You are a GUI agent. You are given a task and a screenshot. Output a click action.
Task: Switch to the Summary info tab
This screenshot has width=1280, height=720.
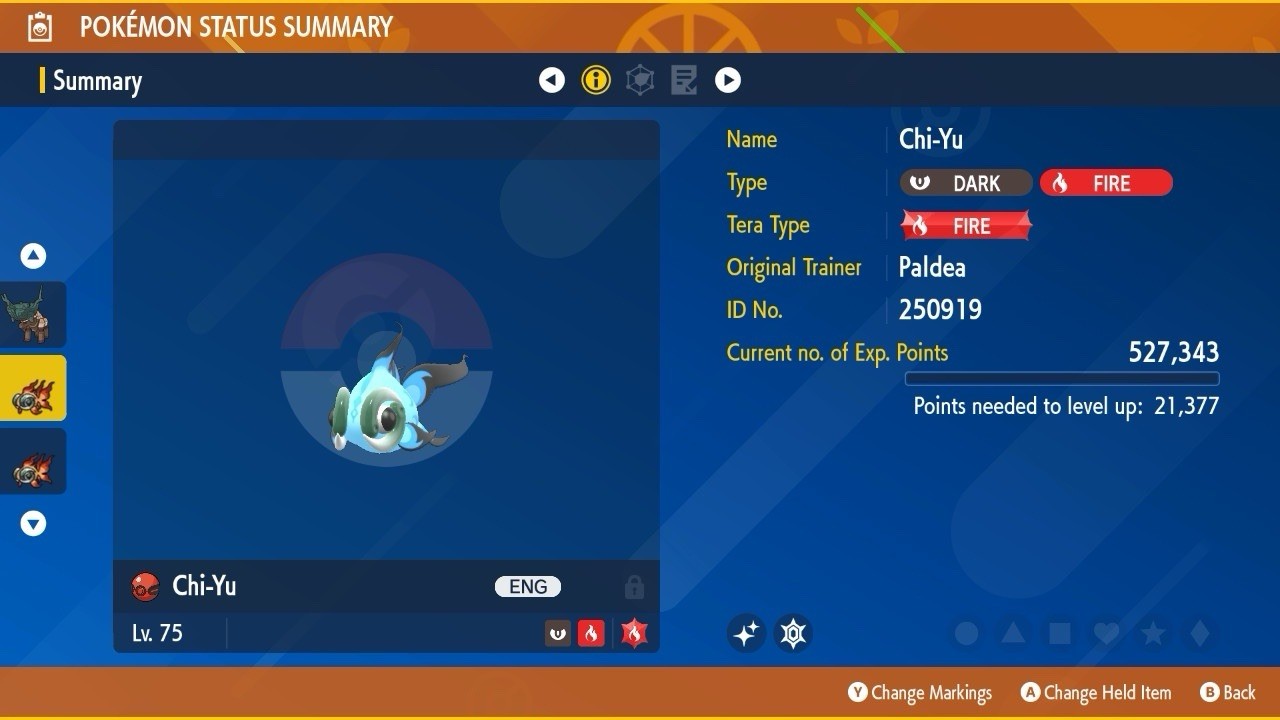(596, 80)
